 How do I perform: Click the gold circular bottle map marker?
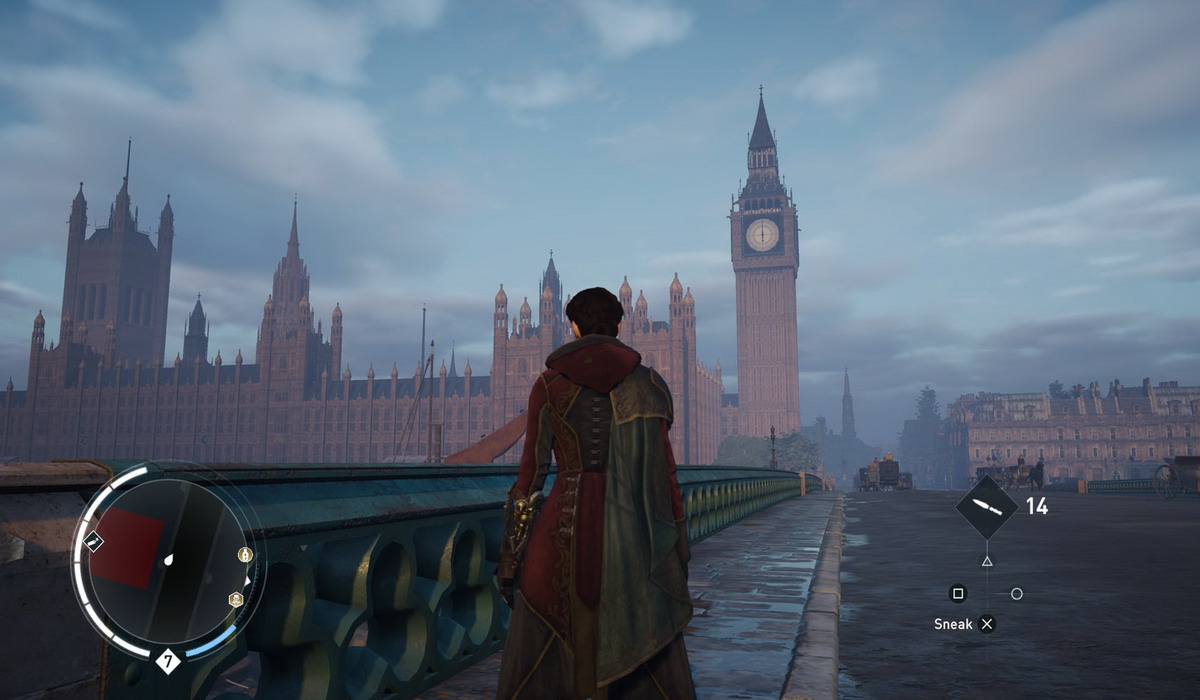[x=244, y=554]
